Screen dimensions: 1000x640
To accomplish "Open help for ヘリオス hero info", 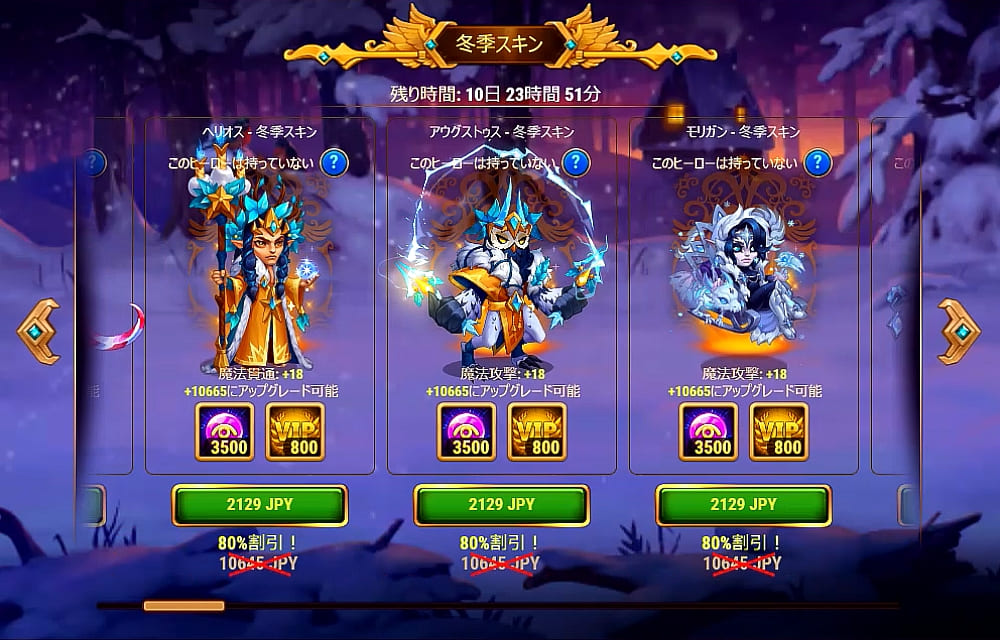I will (x=334, y=162).
